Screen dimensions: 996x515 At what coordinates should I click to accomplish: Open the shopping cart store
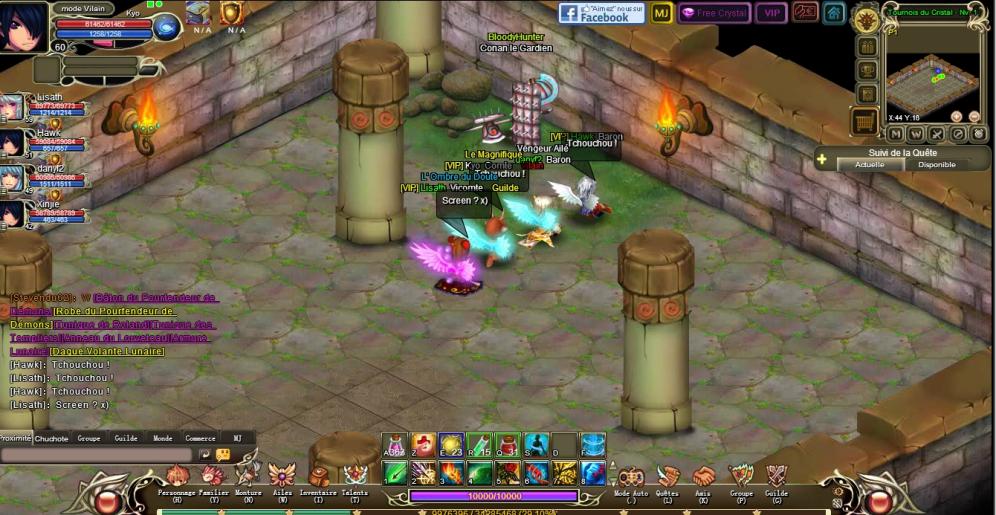864,121
